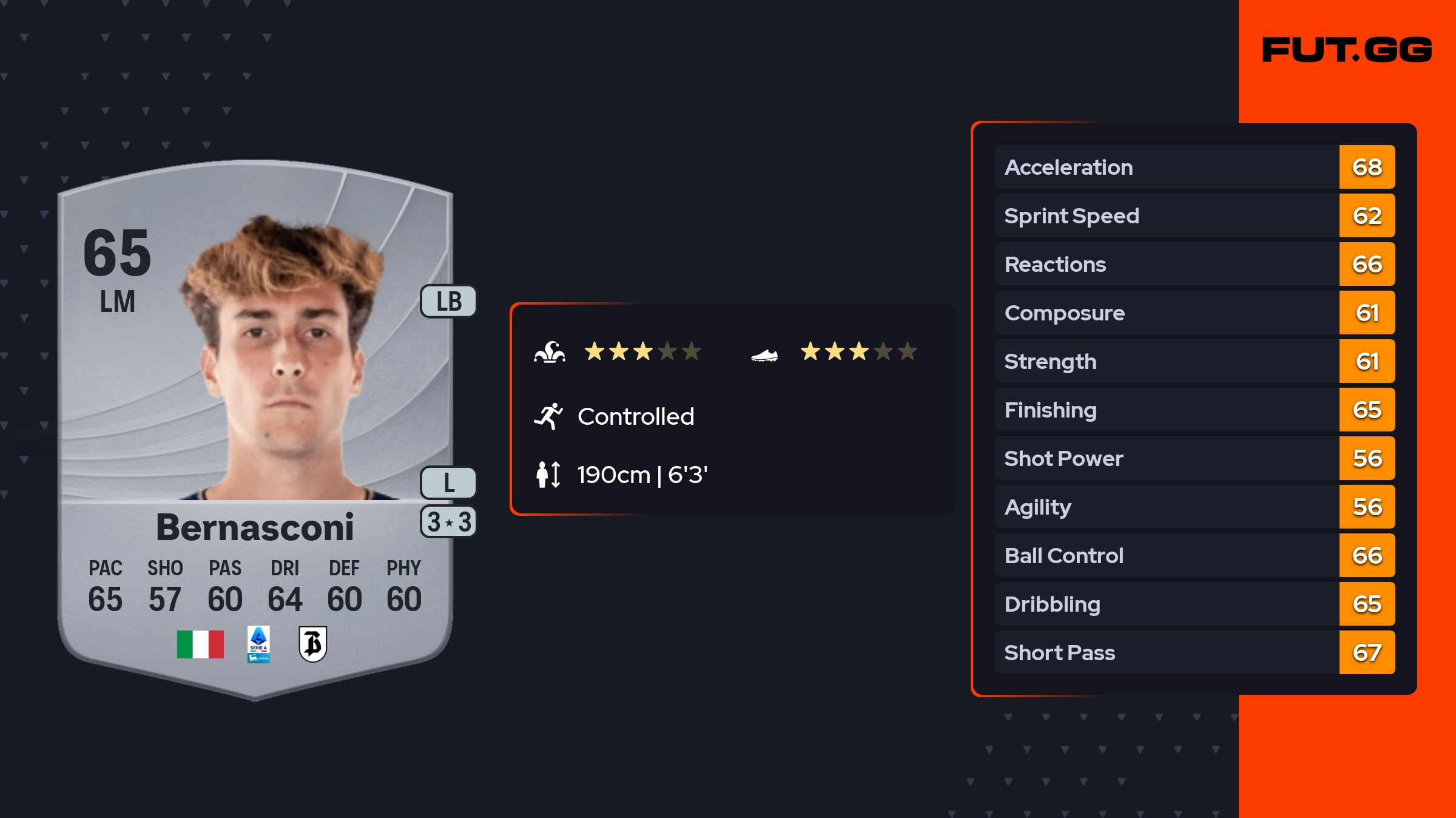Screen dimensions: 1456x818
Task: Select the Ball Control stat row
Action: pos(1194,556)
